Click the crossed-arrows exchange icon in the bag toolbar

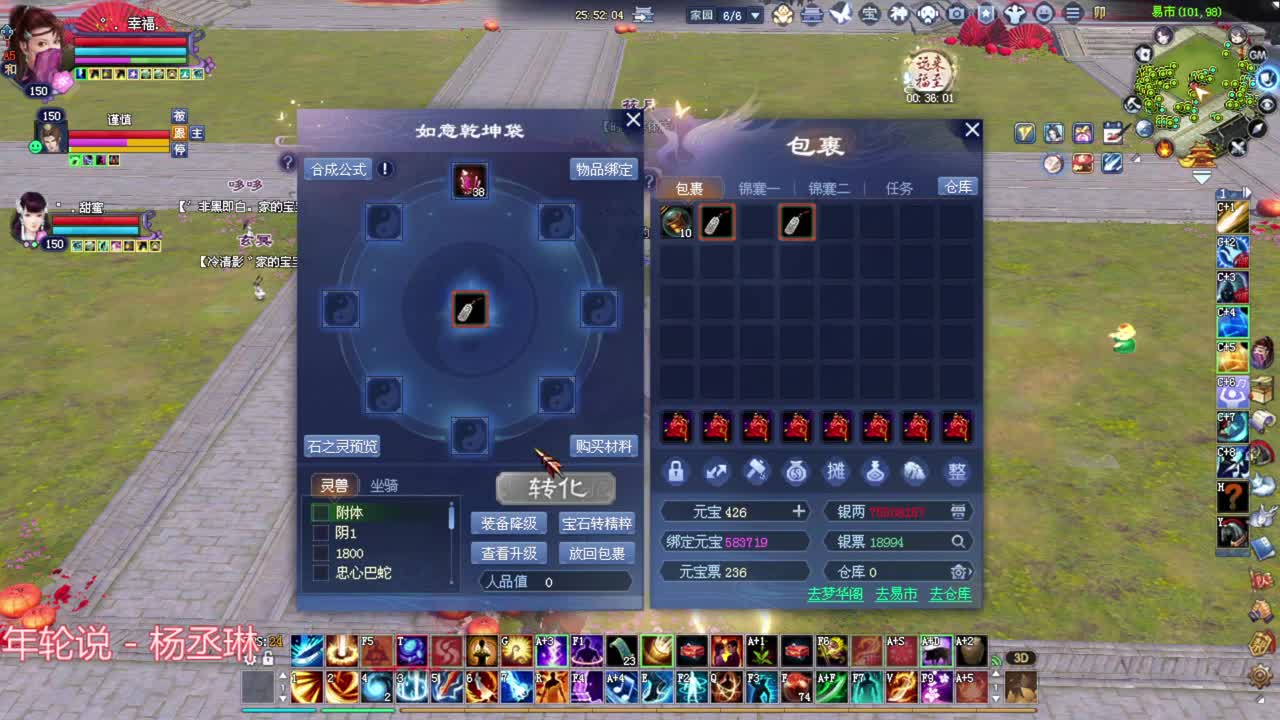(716, 472)
